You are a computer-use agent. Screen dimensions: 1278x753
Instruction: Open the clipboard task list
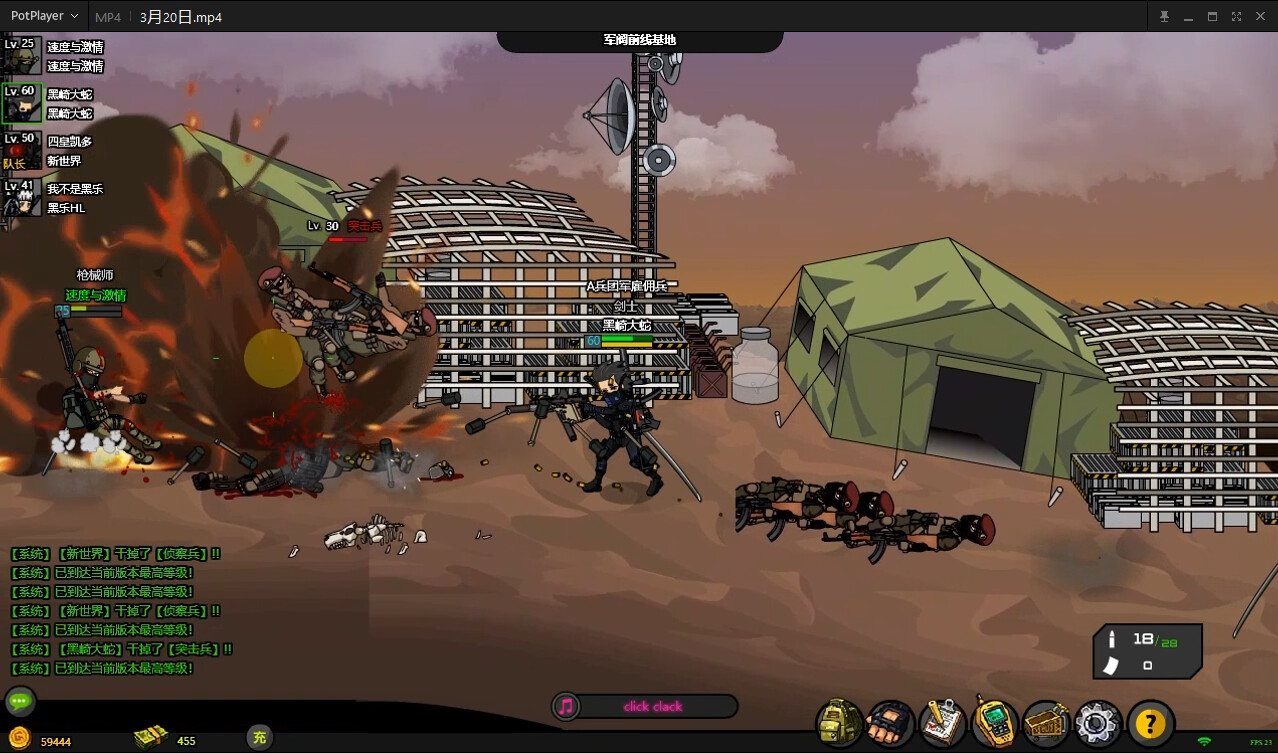[942, 722]
